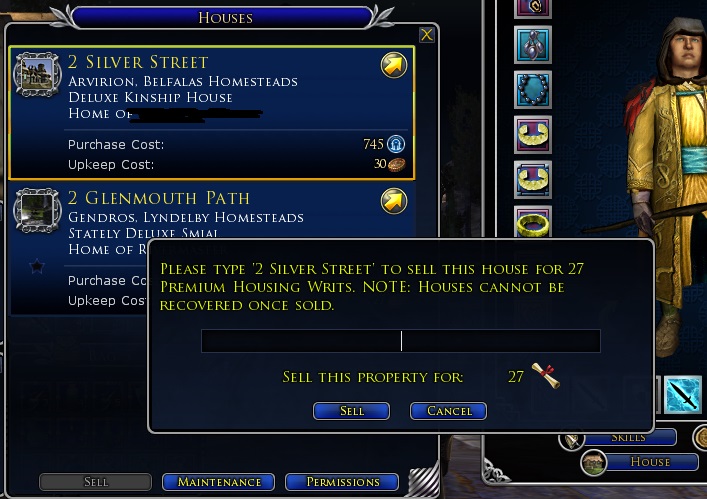Screen dimensions: 707x499
Task: Select the 2 Silver Street house entry
Action: (200, 100)
